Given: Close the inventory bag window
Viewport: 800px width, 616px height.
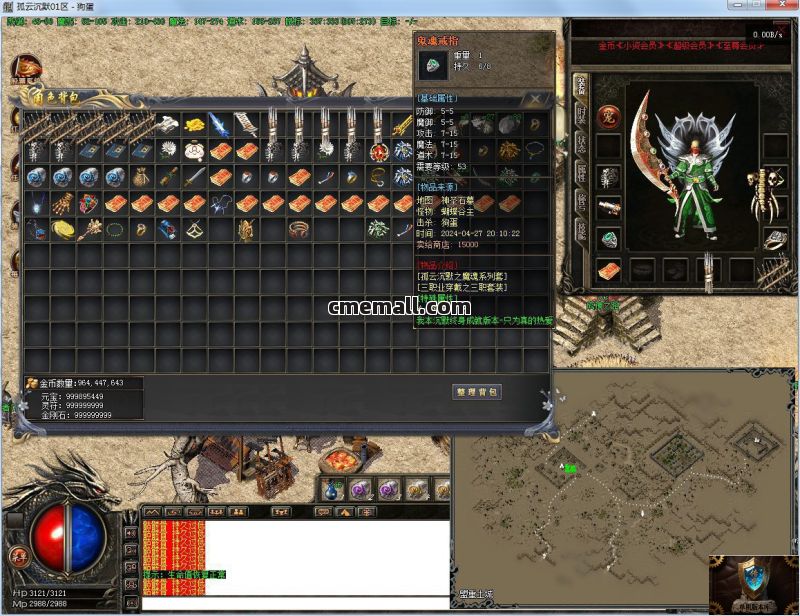Looking at the screenshot, I should 537,99.
